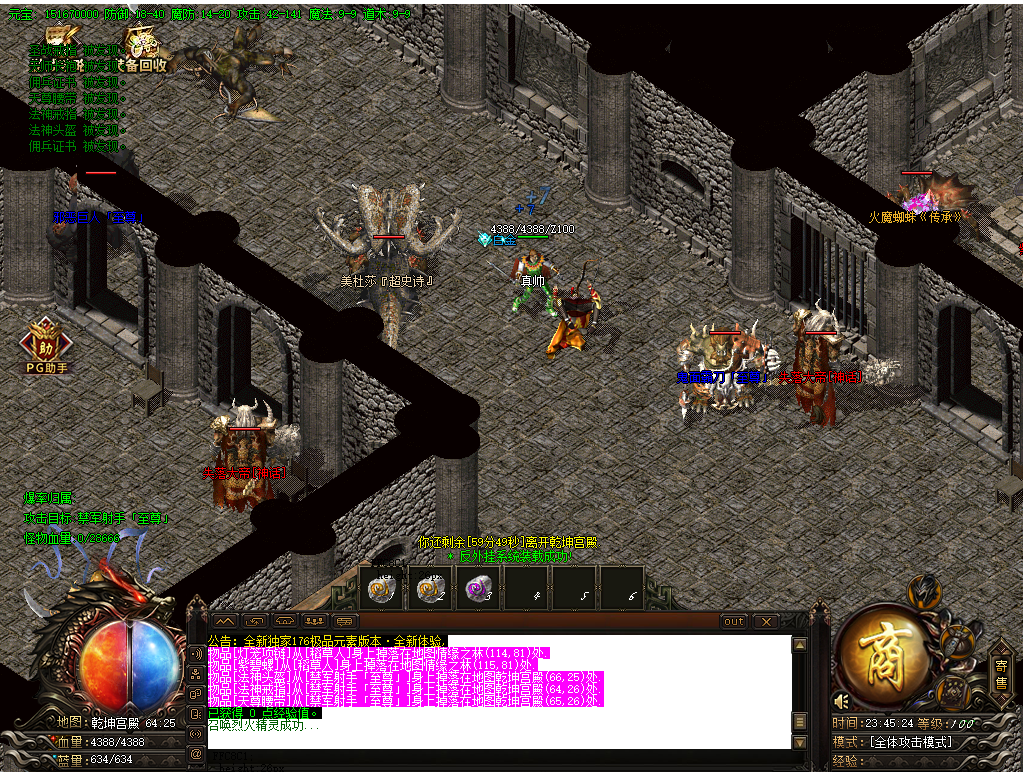Change the 全体攻击模式 attack mode
The image size is (1023, 772).
coord(911,742)
